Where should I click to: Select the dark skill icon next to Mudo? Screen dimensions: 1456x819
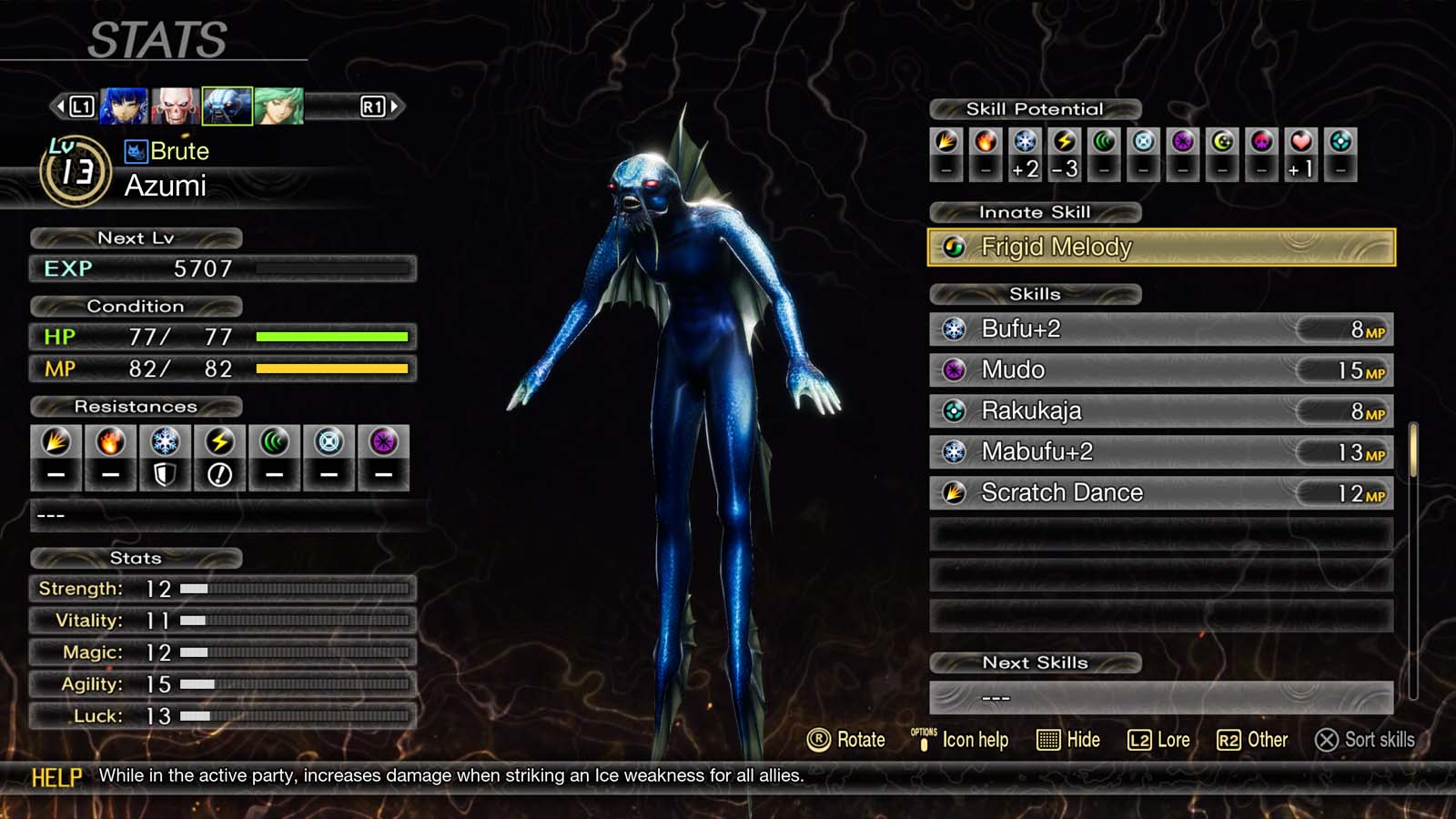point(953,370)
